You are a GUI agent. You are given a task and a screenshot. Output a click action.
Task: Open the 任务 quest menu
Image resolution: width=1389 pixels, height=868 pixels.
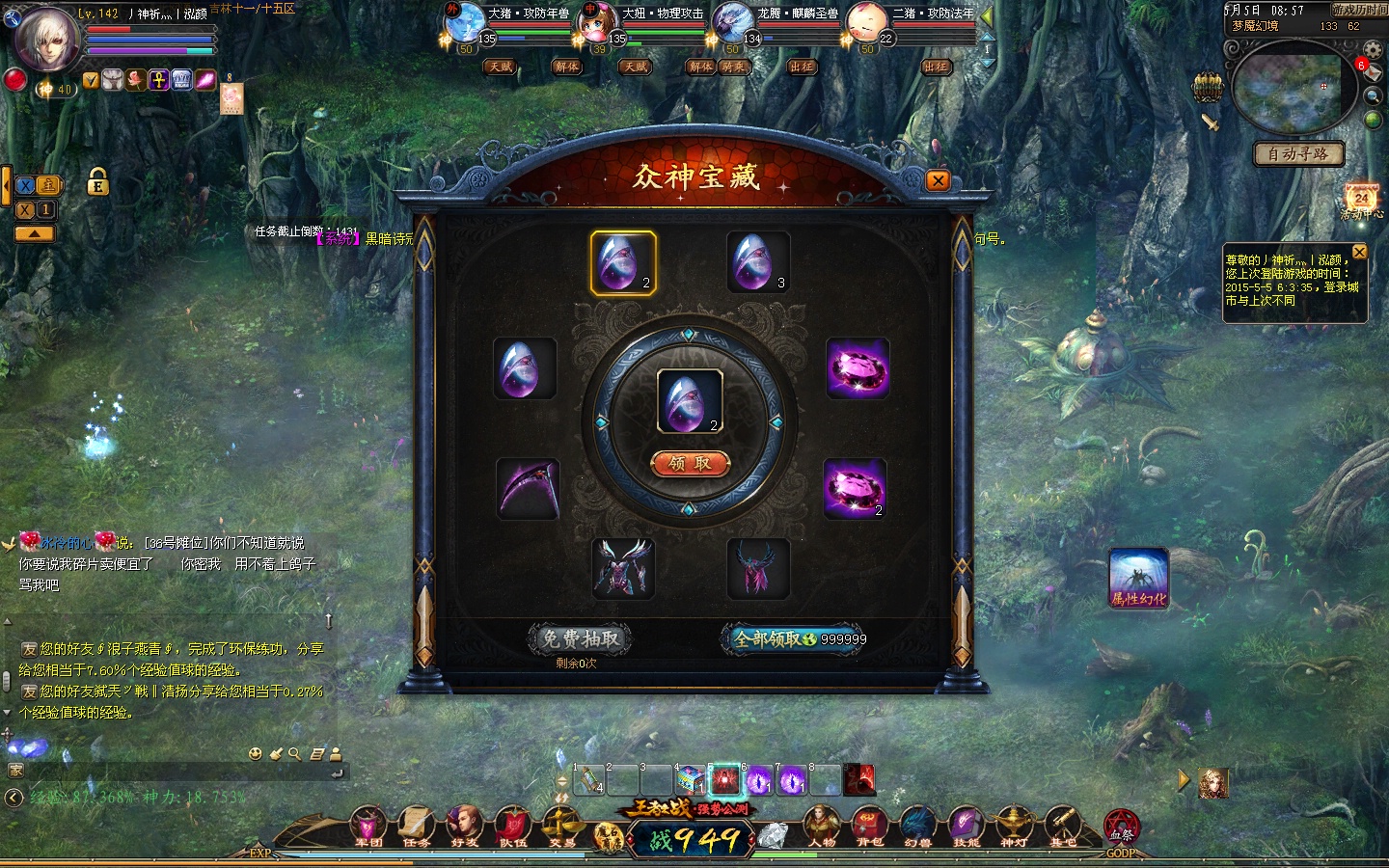coord(417,827)
